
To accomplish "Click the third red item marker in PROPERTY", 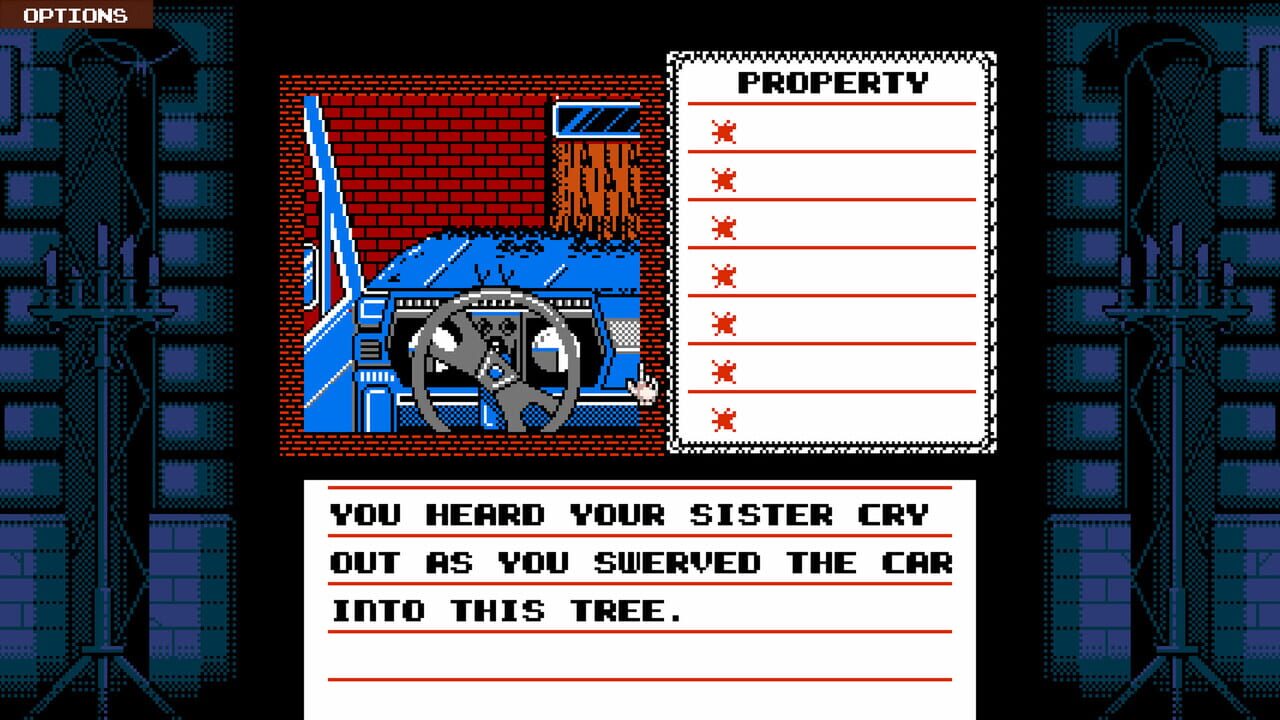I will pyautogui.click(x=722, y=225).
